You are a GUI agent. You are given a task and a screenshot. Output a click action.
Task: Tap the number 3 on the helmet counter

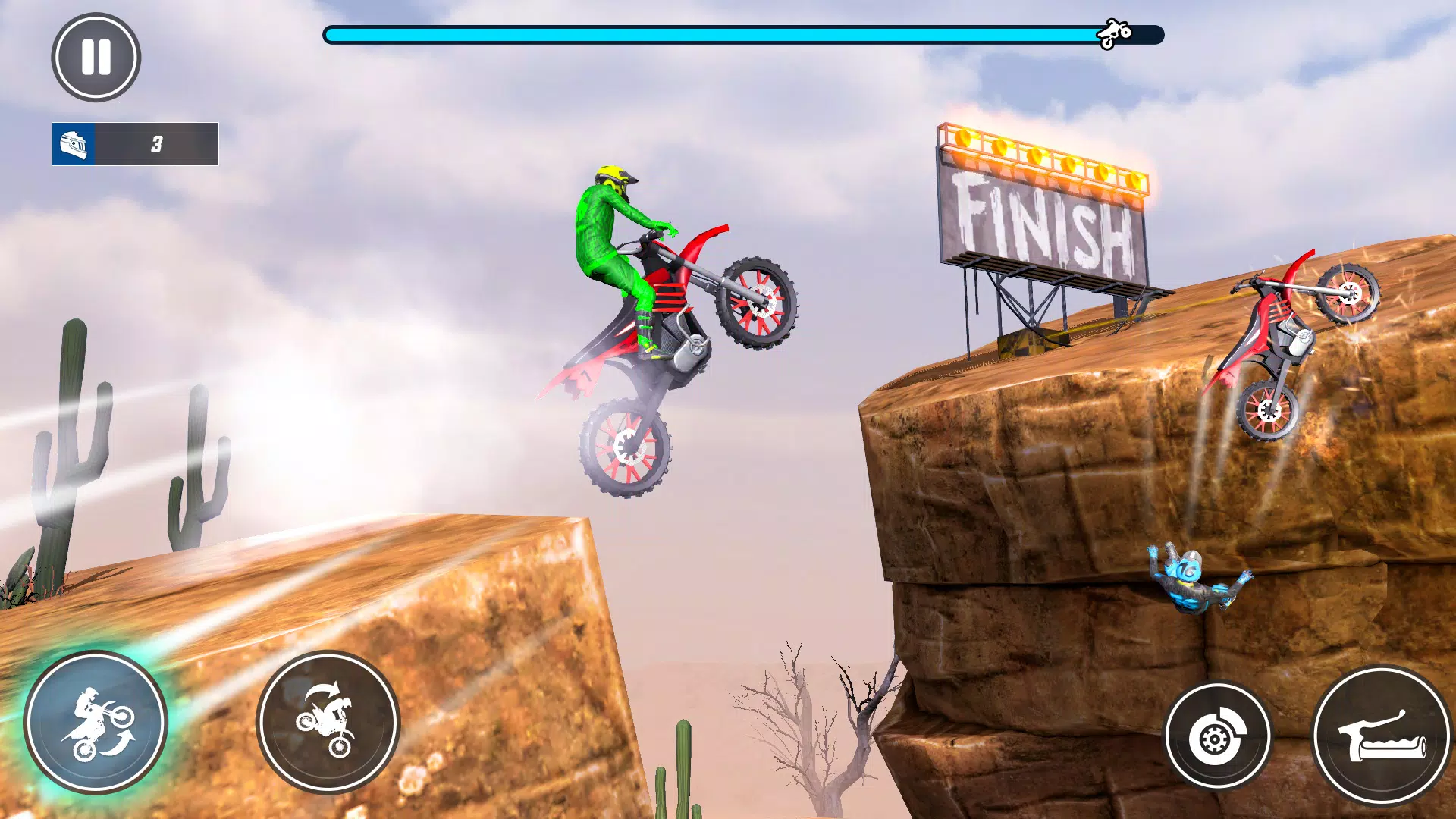click(157, 144)
